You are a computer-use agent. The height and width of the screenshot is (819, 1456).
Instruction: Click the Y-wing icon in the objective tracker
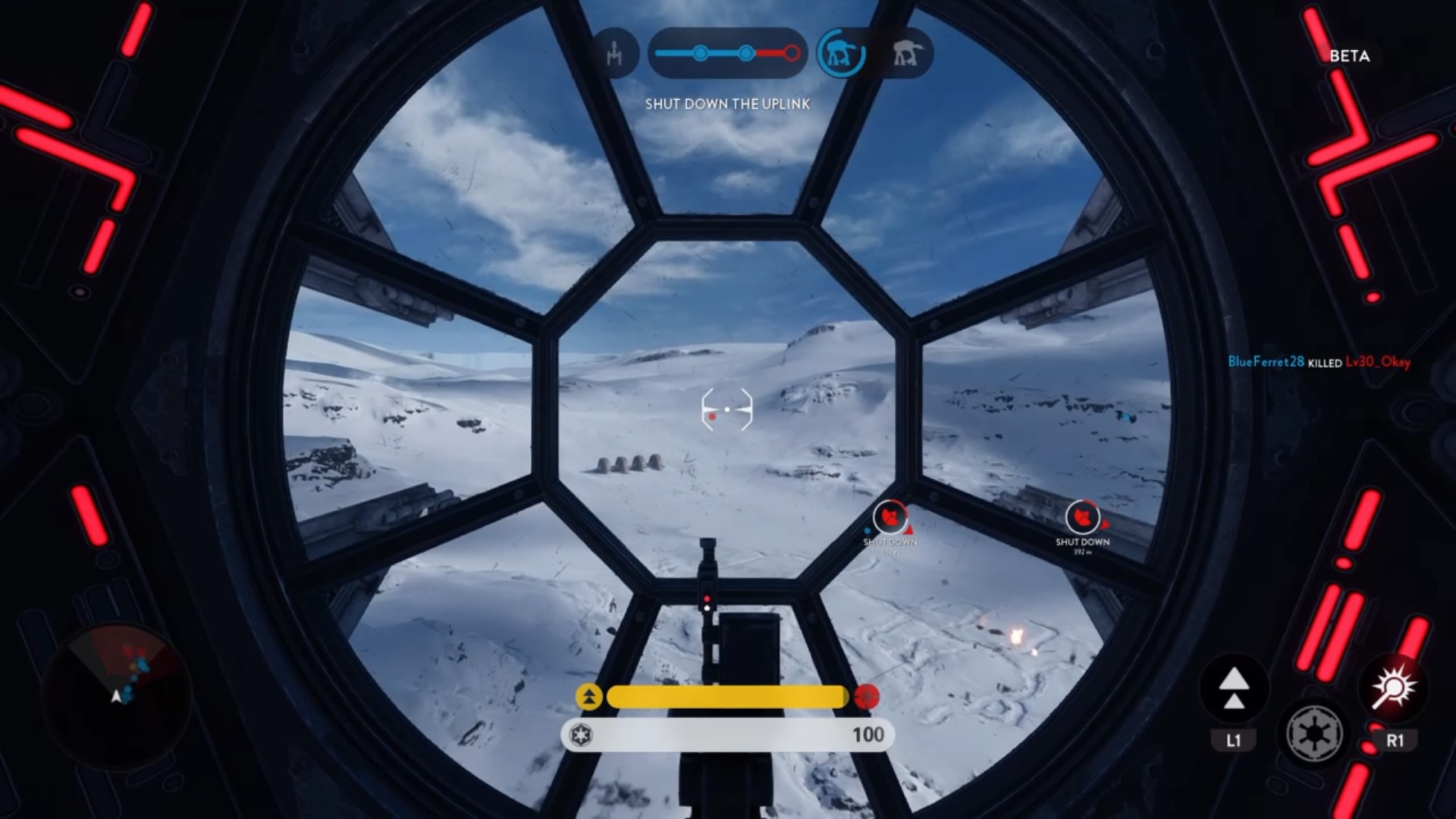point(614,53)
